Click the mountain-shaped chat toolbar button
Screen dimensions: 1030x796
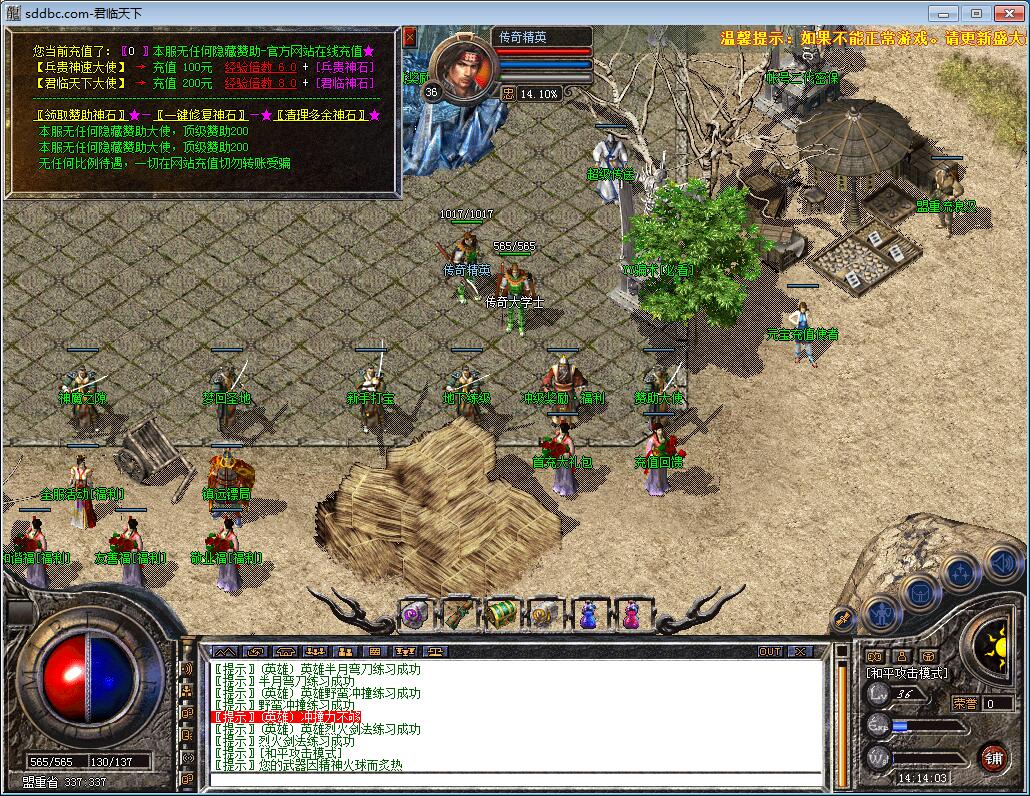[224, 651]
